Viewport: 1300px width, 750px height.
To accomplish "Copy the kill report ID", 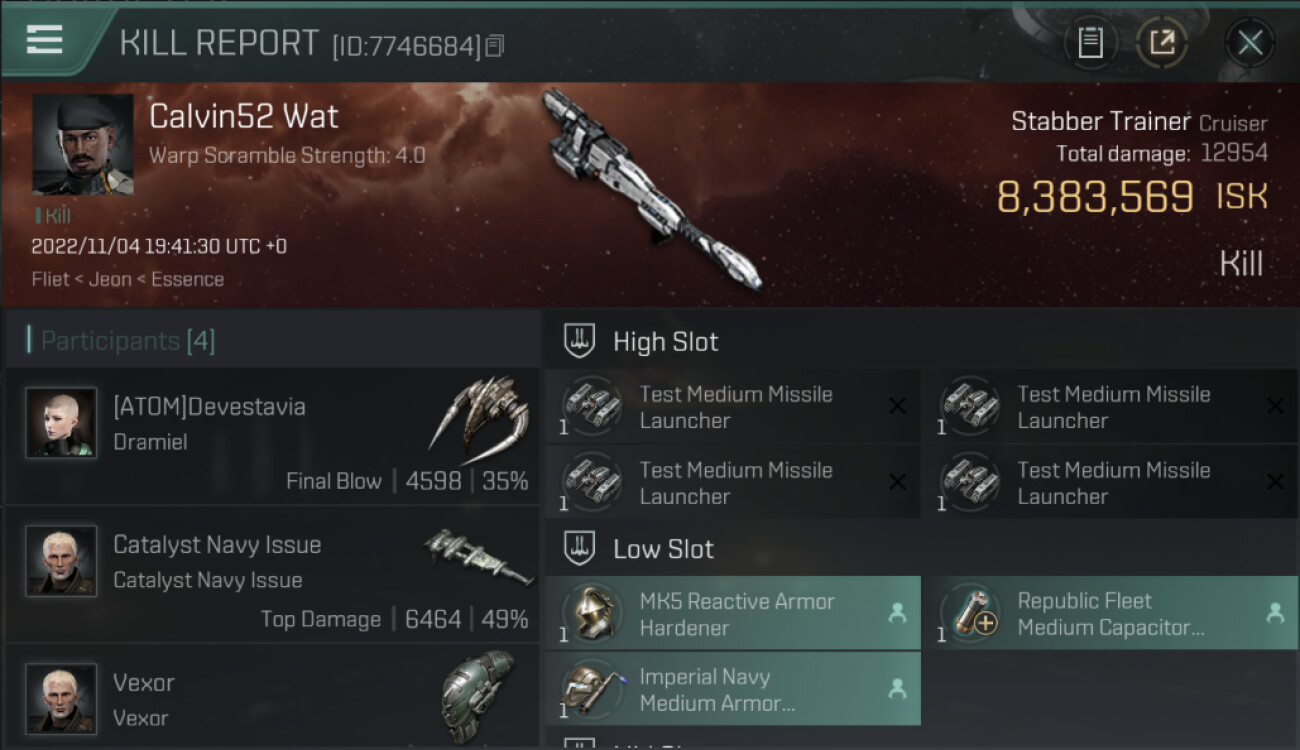I will 495,46.
